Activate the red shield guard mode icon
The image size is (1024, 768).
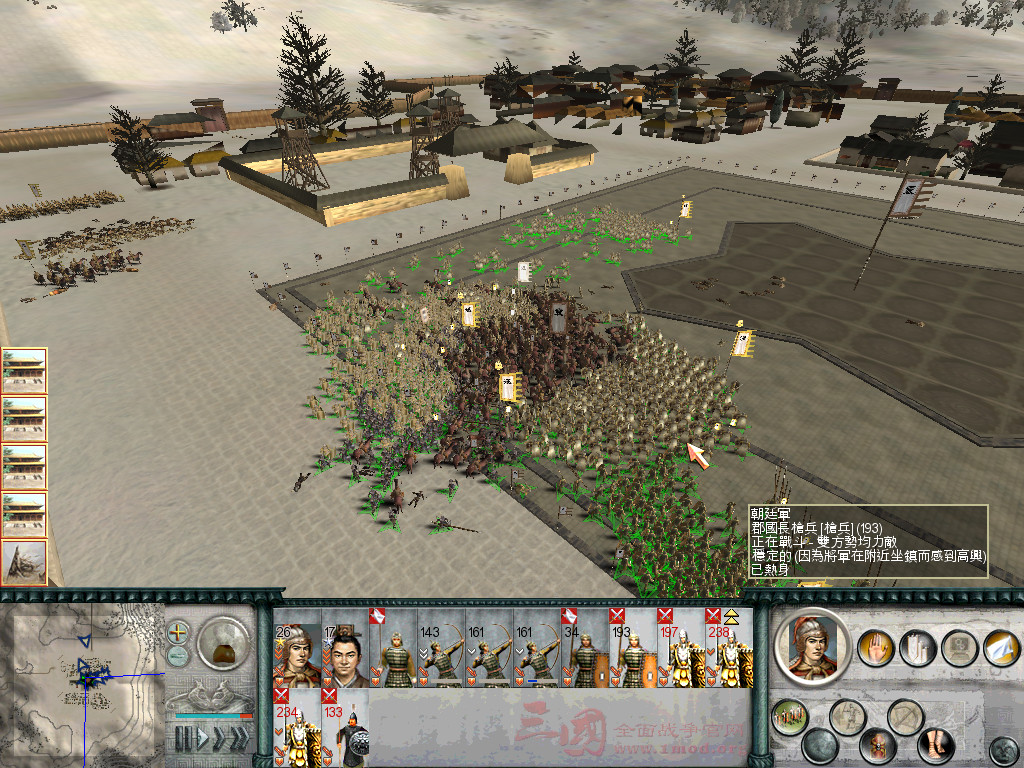tap(878, 745)
